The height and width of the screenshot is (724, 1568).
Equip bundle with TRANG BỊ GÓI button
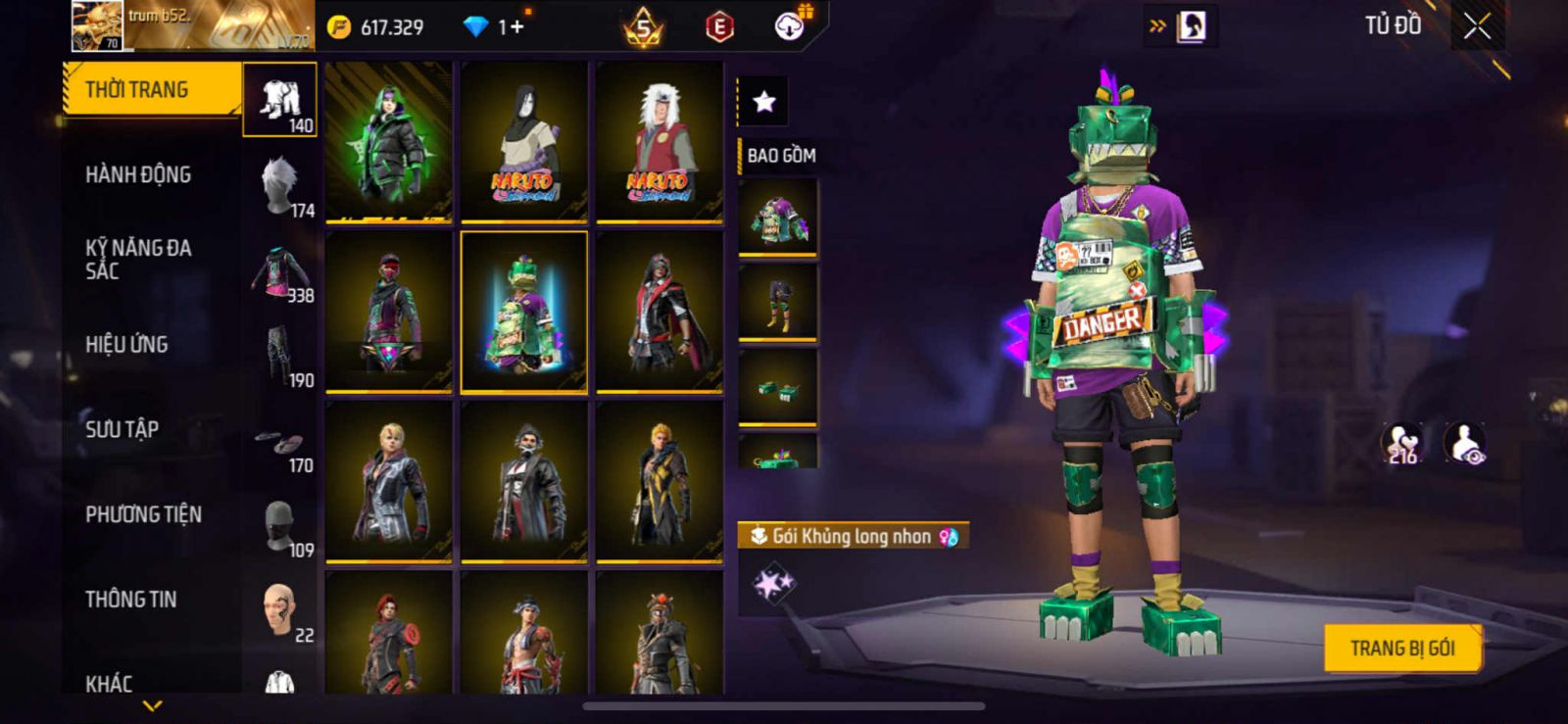click(1401, 649)
